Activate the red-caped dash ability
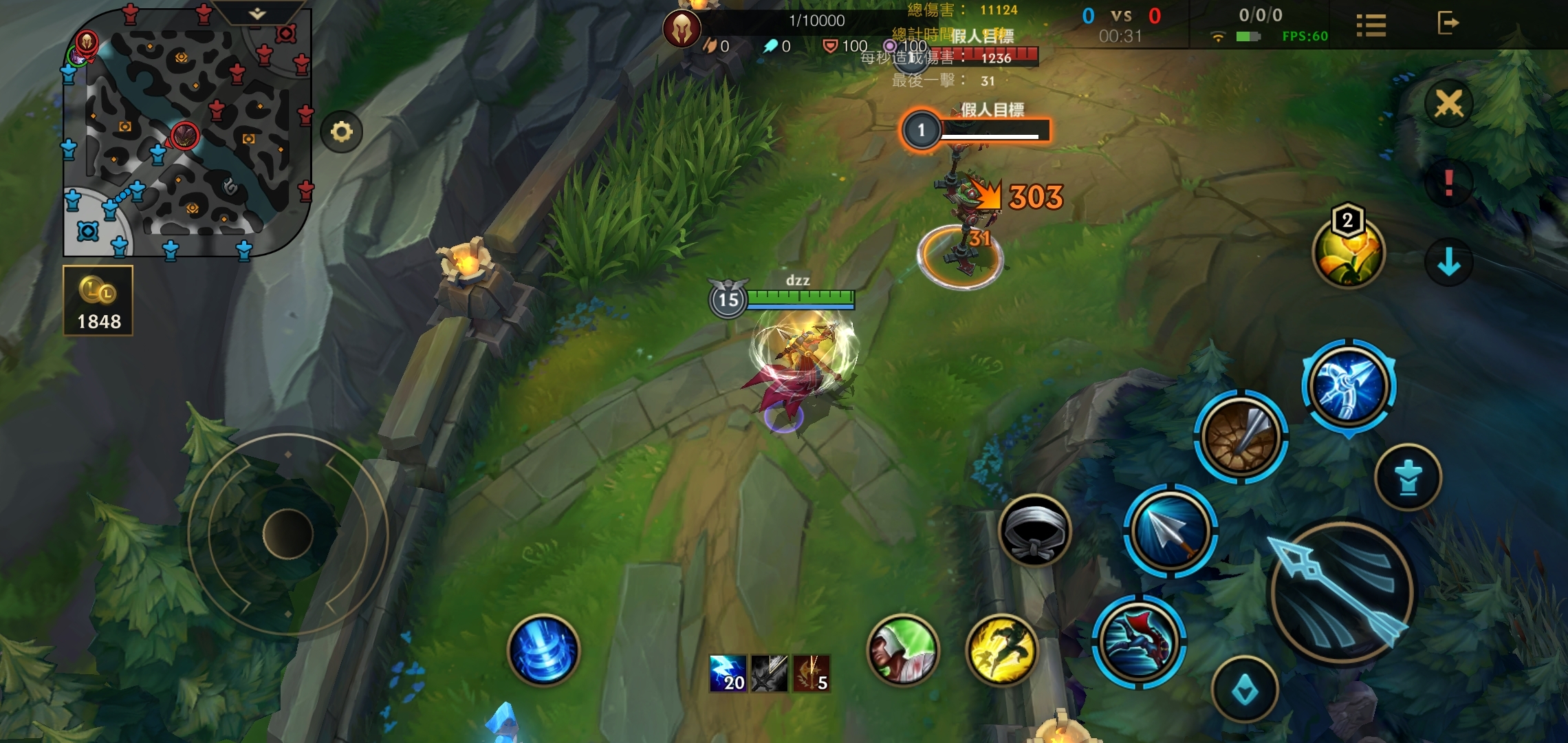1568x743 pixels. point(1139,642)
